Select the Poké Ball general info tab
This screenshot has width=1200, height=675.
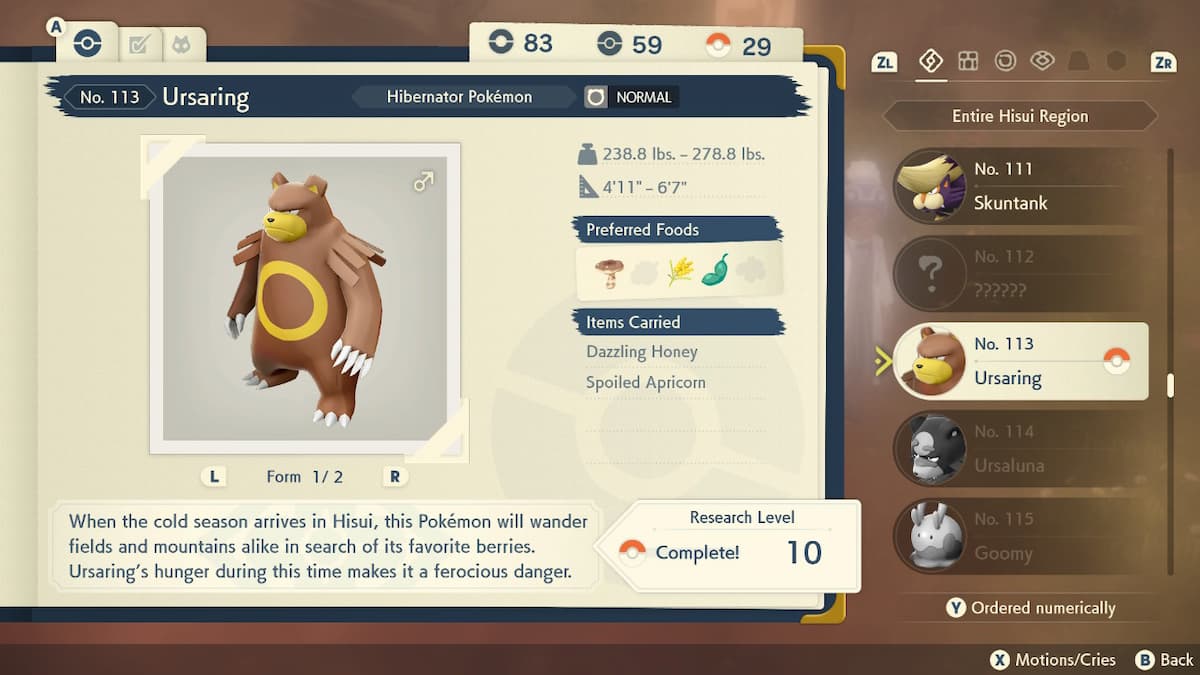tap(88, 44)
